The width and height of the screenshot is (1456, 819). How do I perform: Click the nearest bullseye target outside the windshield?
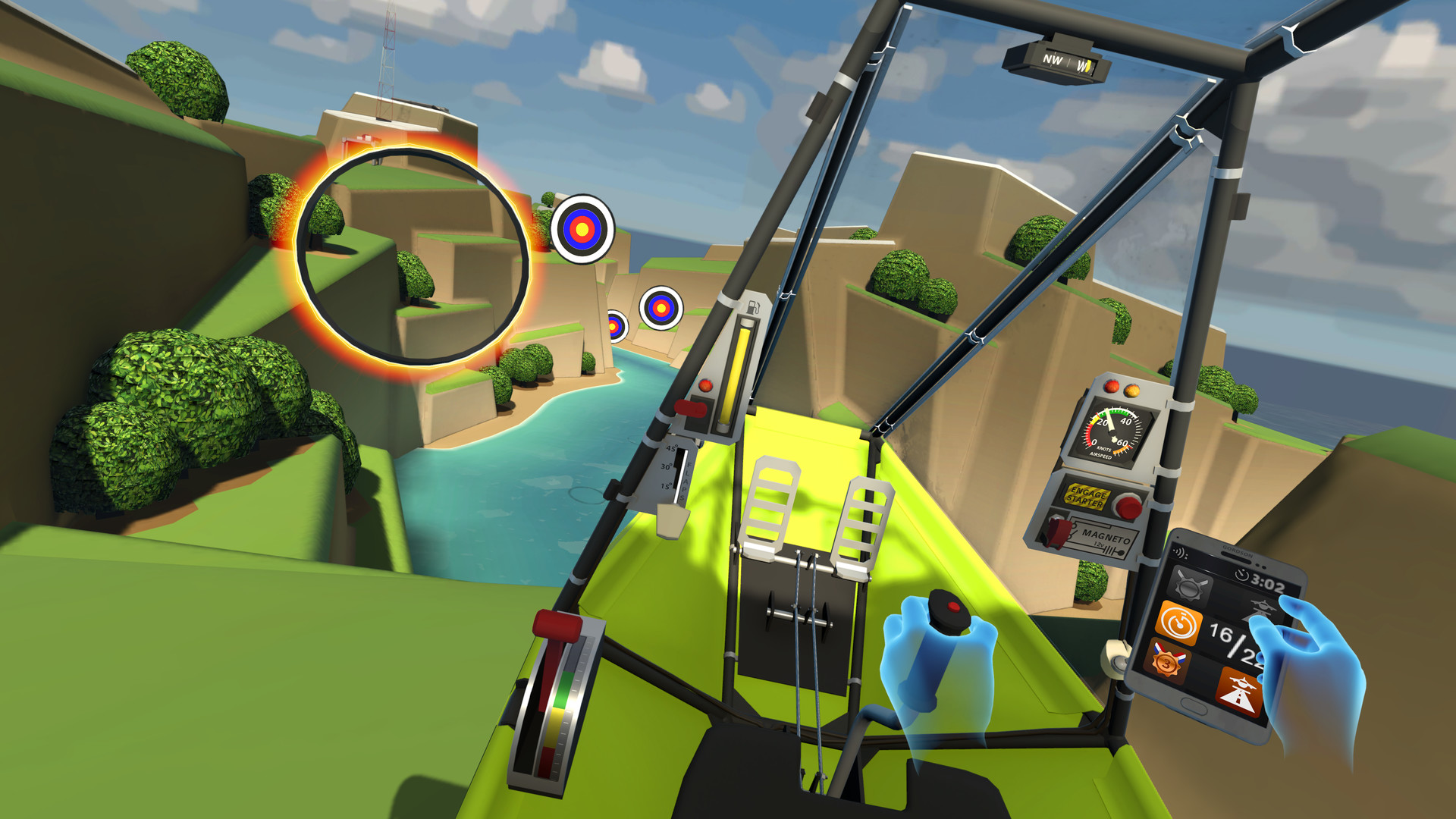coord(582,227)
